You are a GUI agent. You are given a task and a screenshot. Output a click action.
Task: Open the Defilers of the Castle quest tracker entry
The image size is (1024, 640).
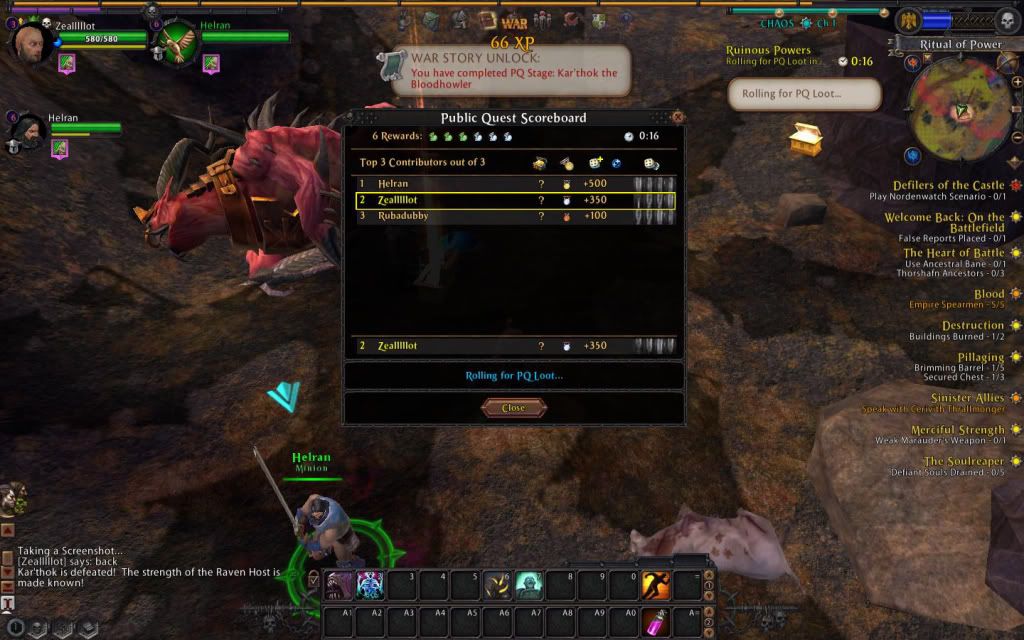[946, 185]
